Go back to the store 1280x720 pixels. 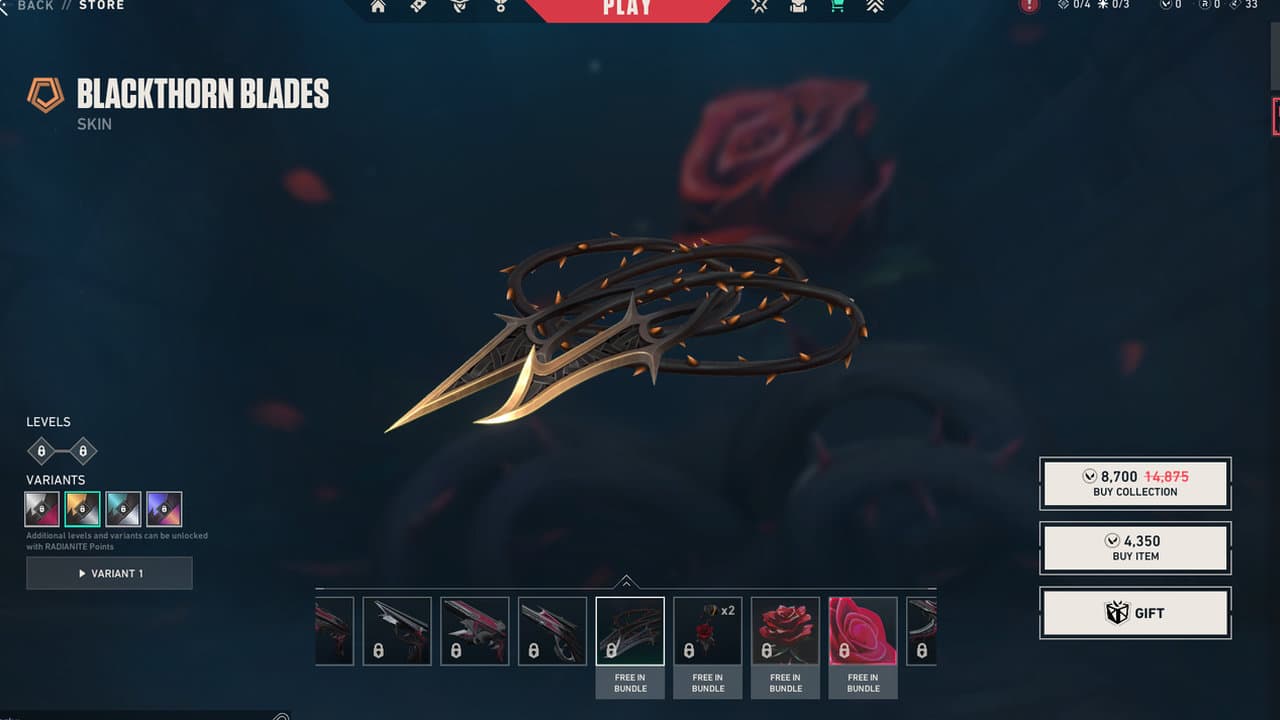36,6
